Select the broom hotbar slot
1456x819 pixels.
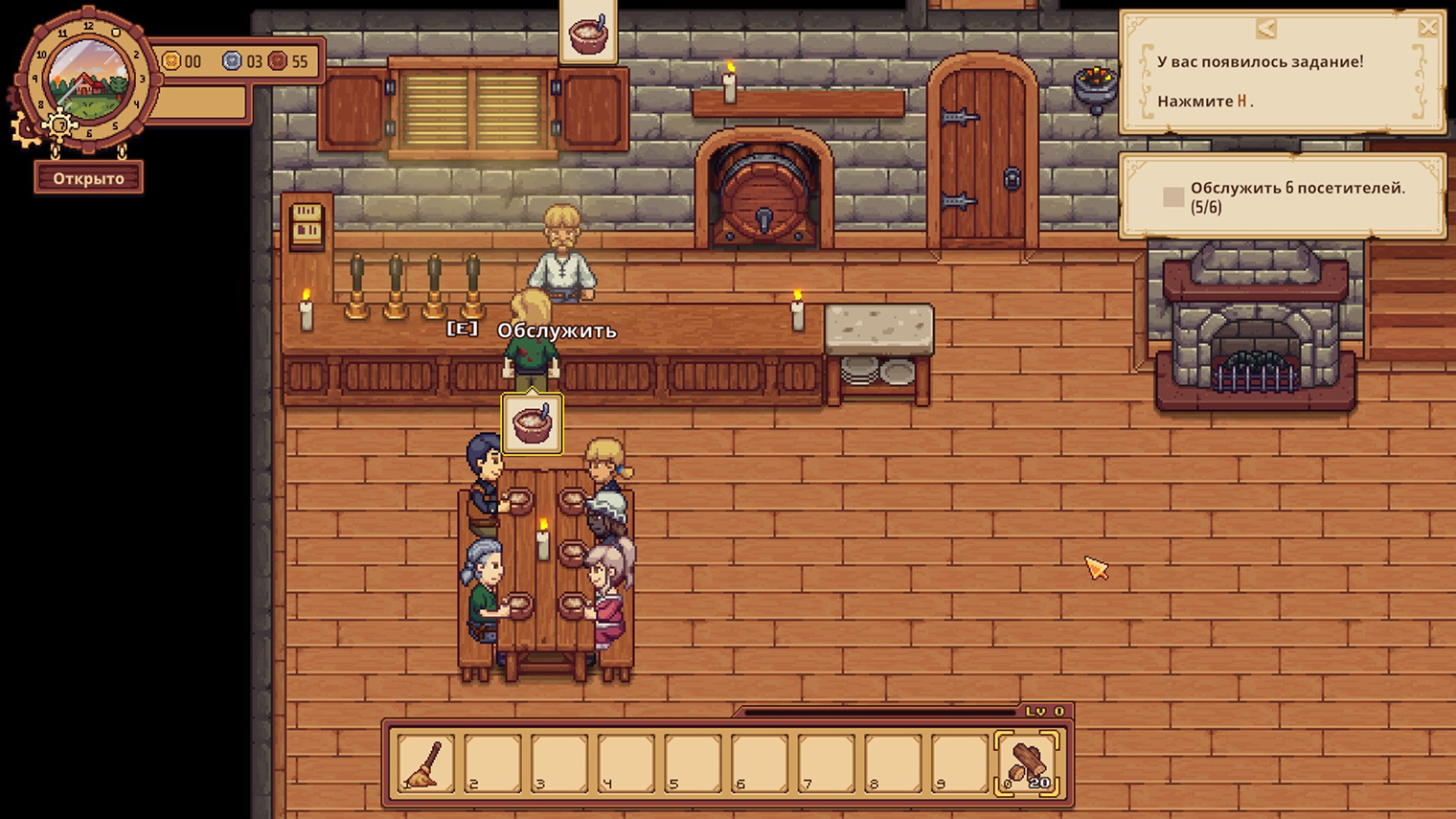425,763
